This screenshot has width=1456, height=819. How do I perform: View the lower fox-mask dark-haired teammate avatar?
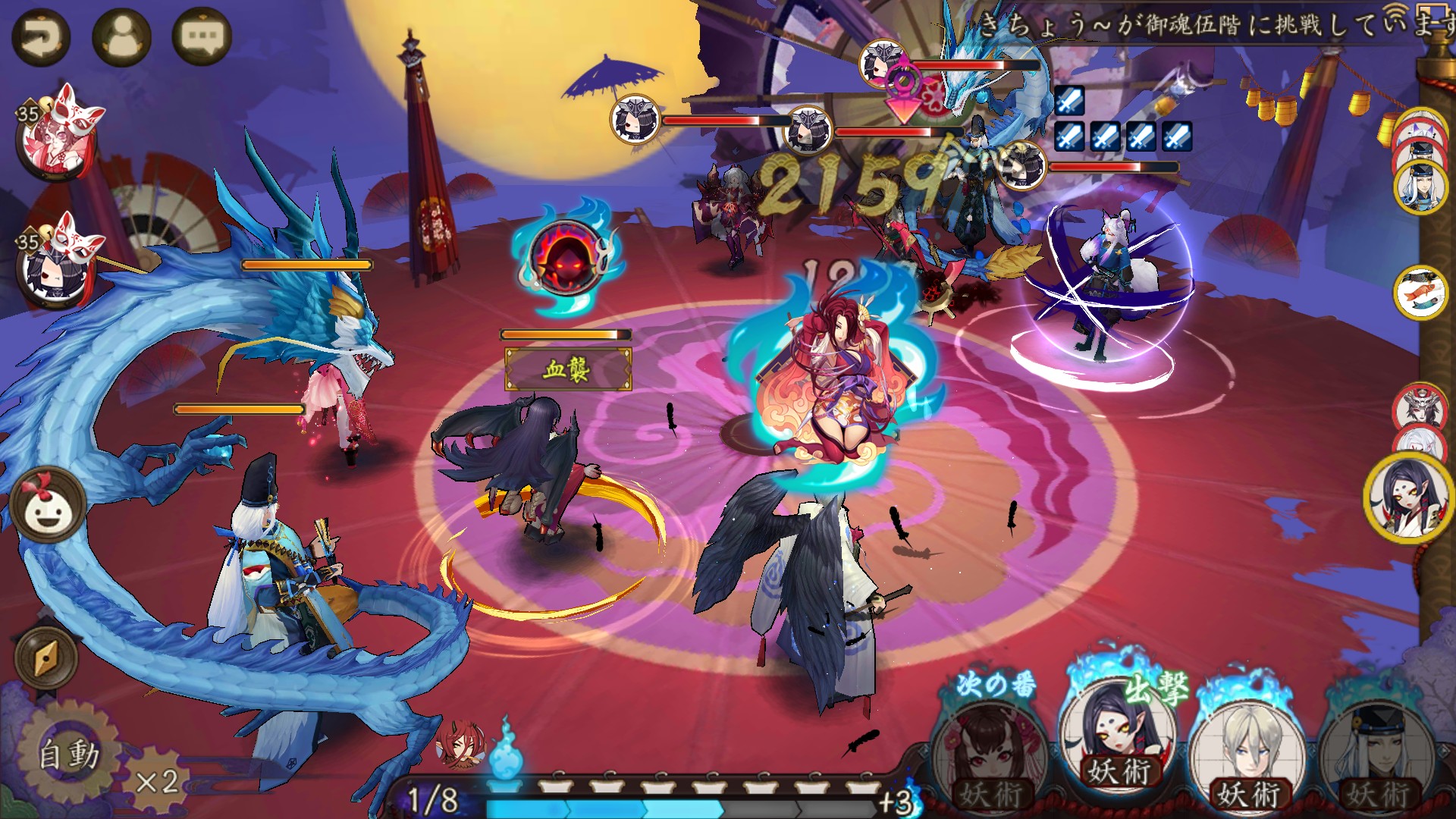pyautogui.click(x=55, y=264)
